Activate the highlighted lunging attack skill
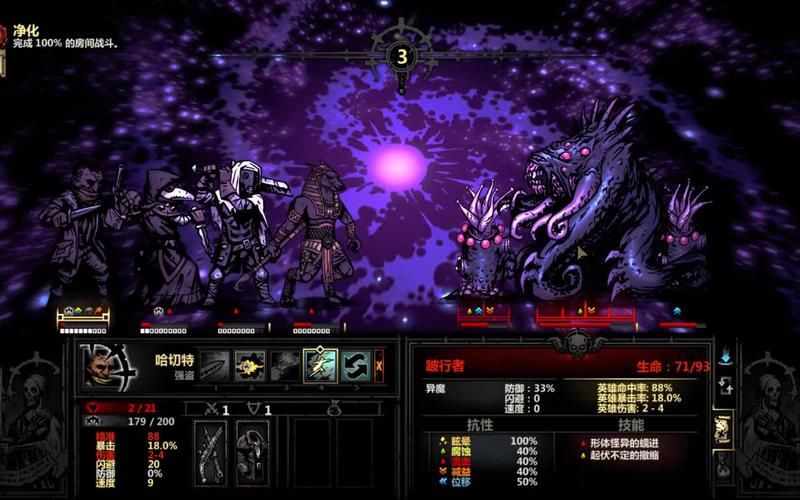800x500 pixels. click(320, 366)
